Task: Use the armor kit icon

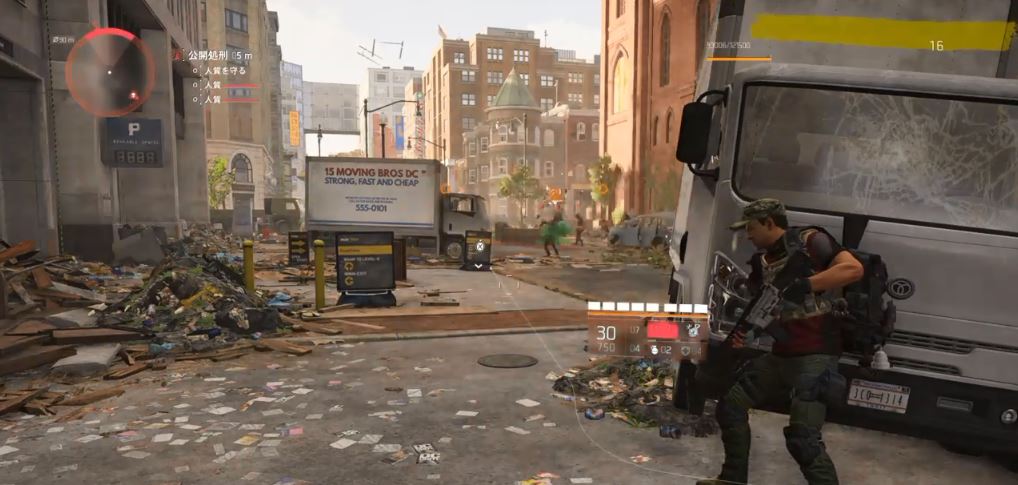Action: [686, 350]
